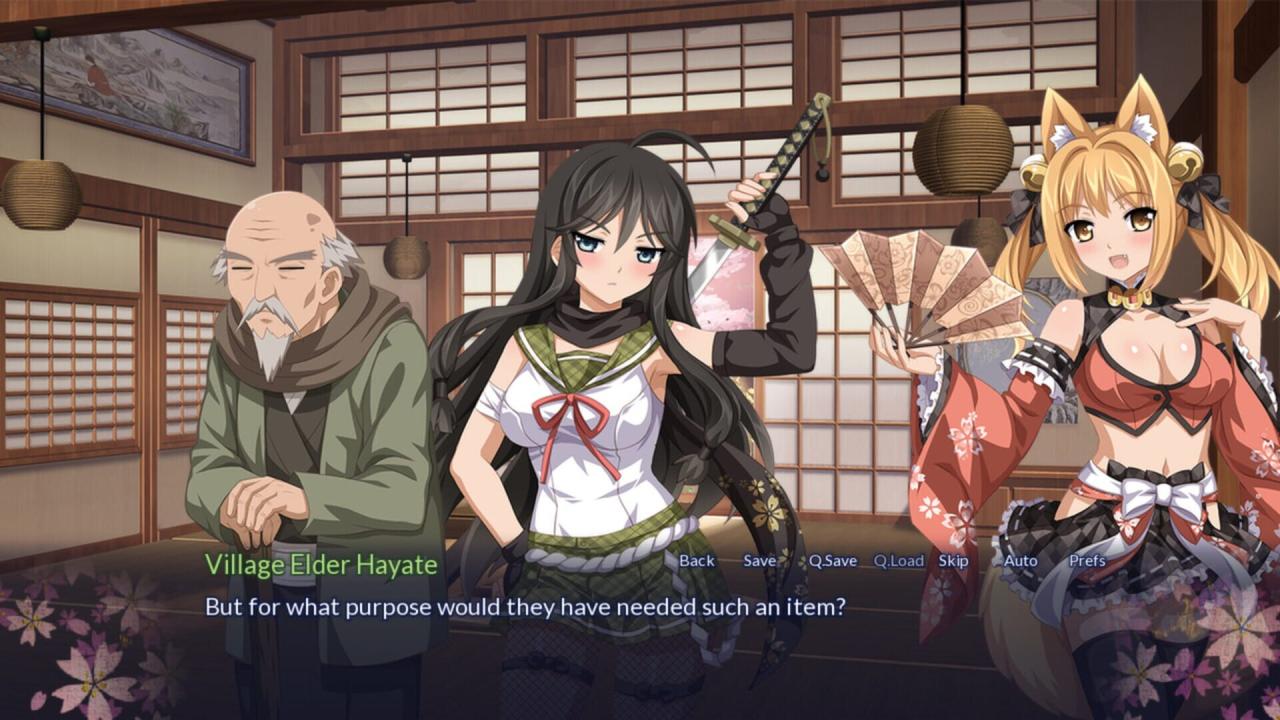Image resolution: width=1280 pixels, height=720 pixels.
Task: Quick save with Q.Save
Action: click(x=833, y=561)
